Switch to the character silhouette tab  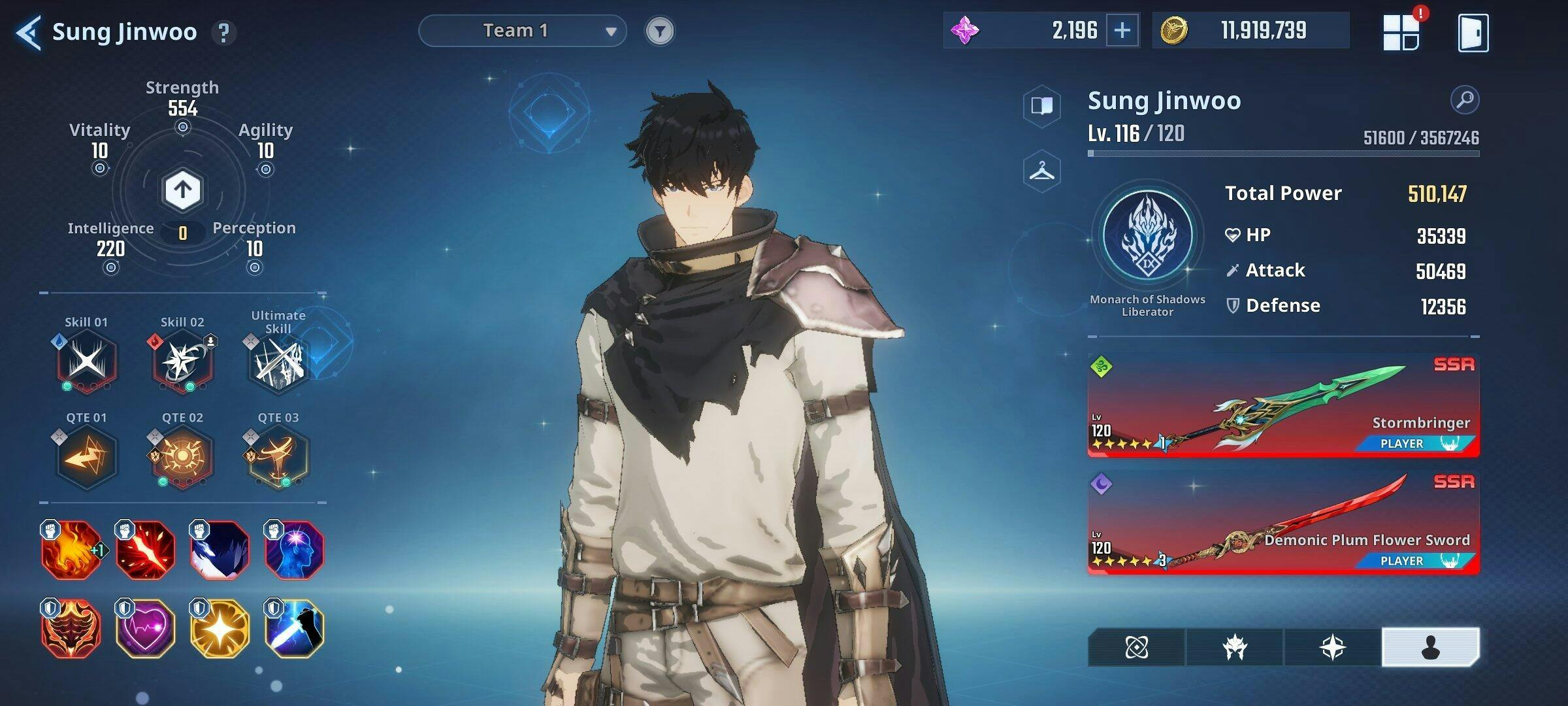(1430, 647)
